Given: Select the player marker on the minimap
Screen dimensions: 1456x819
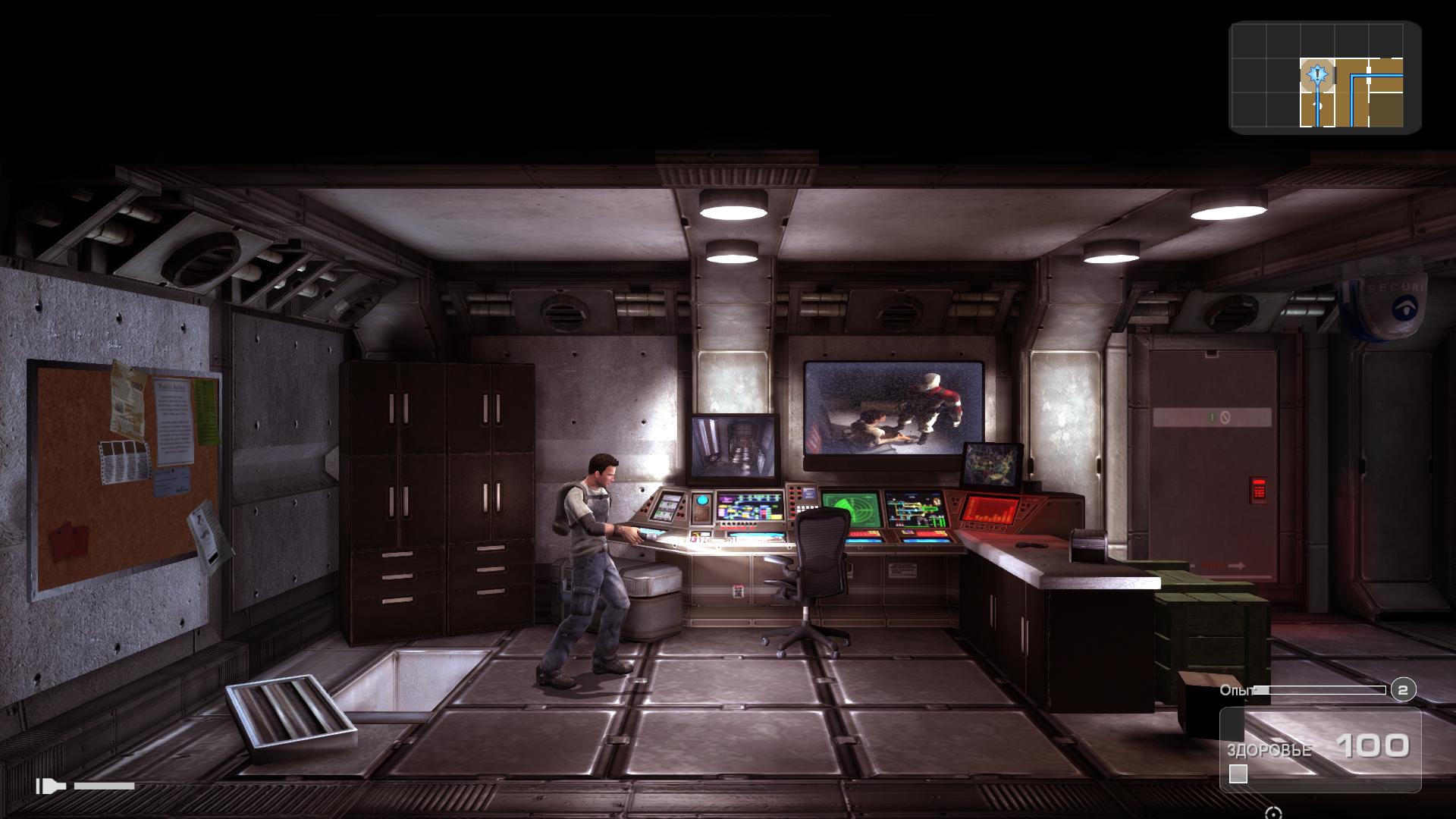Looking at the screenshot, I should [1319, 74].
